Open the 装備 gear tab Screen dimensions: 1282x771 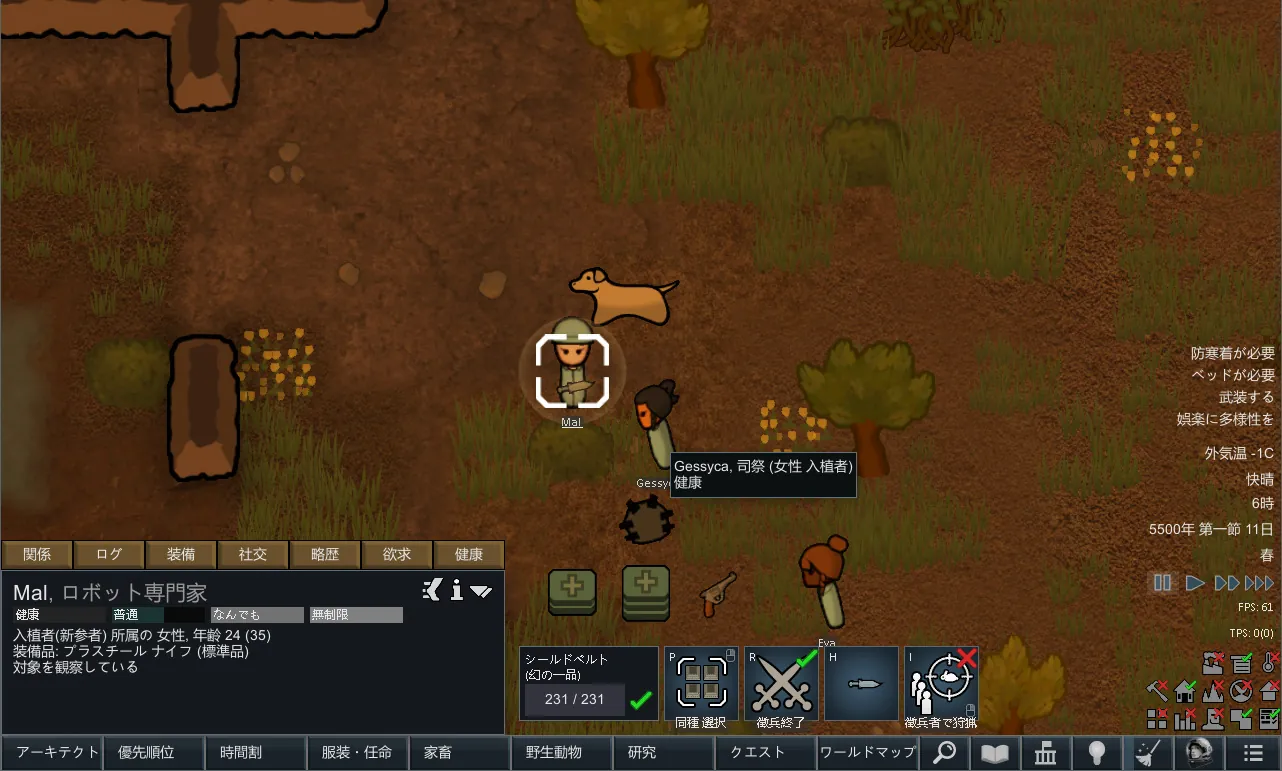[x=181, y=554]
